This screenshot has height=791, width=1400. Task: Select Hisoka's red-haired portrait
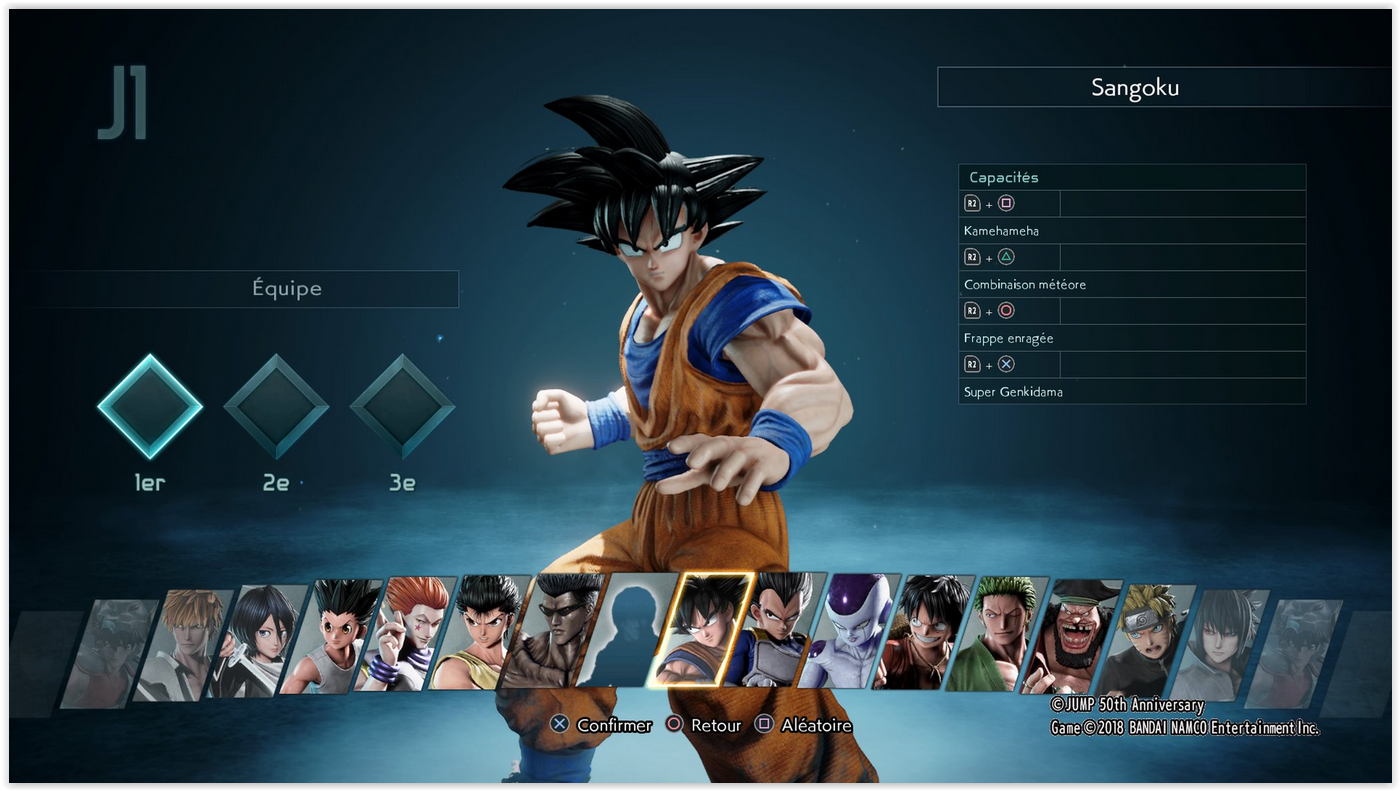pos(405,634)
